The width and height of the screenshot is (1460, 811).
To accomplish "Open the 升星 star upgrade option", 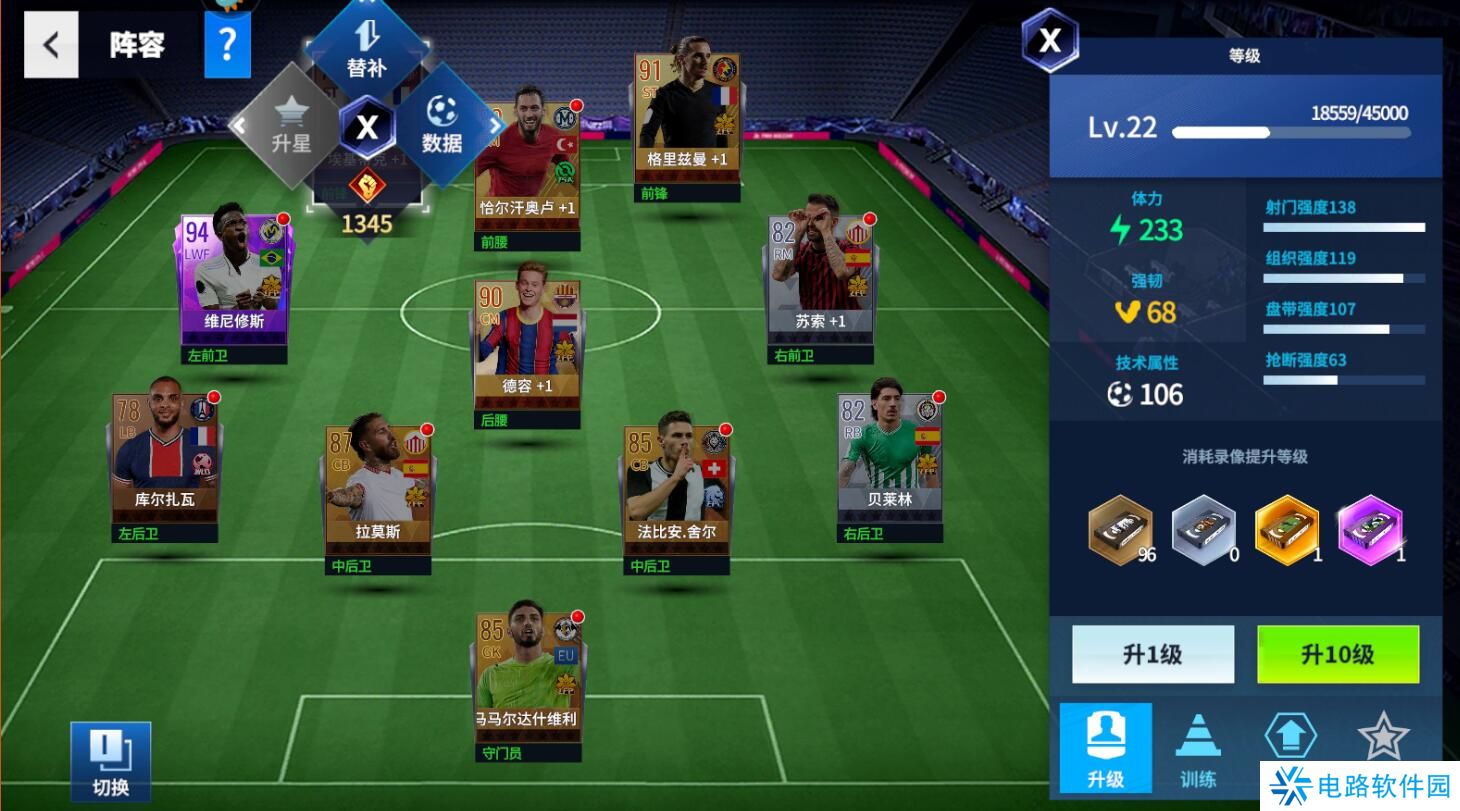I will (290, 127).
